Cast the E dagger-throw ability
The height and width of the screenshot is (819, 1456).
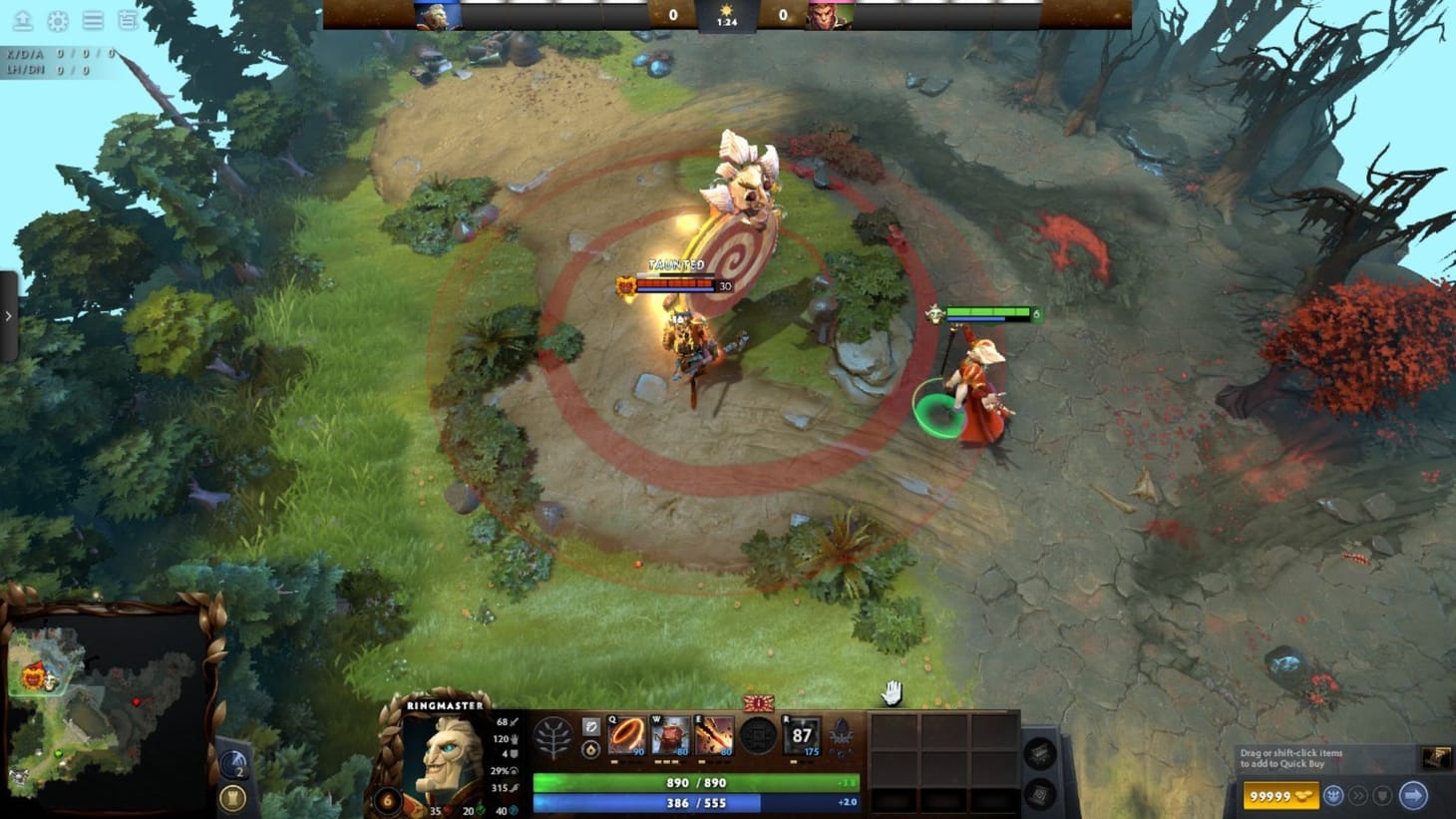[714, 736]
